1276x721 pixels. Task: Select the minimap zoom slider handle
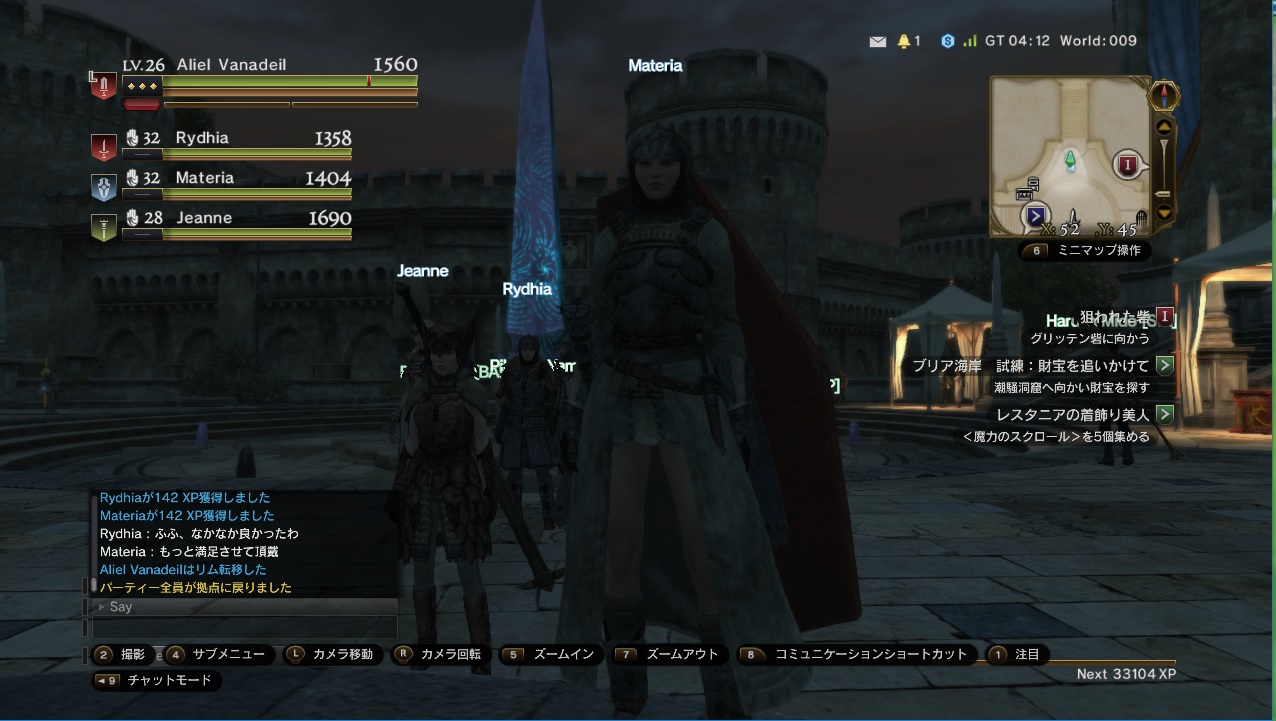(x=1163, y=193)
